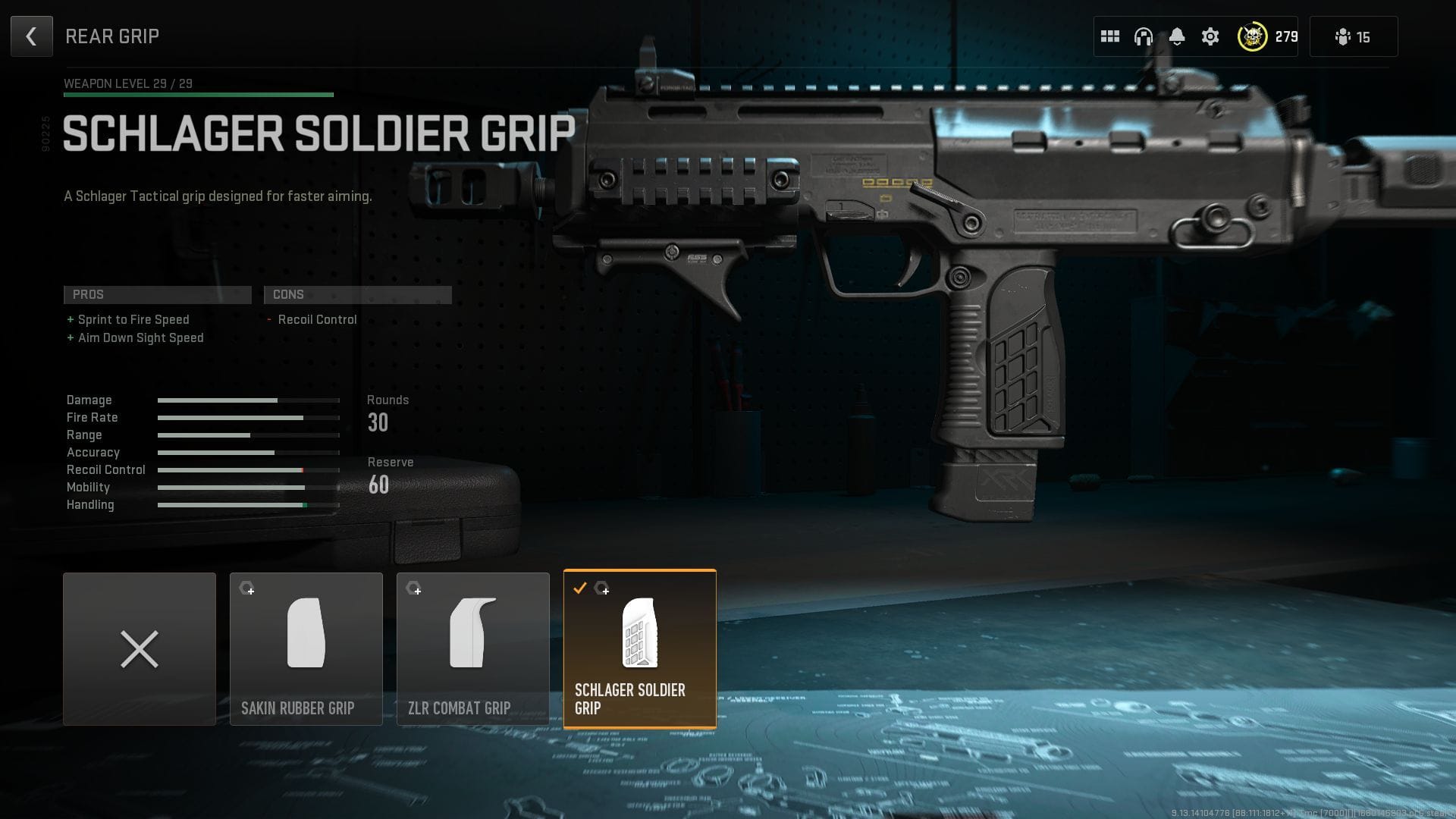Screen dimensions: 1456x819
Task: Select the ZLR Combat Grip attachment
Action: pos(473,649)
